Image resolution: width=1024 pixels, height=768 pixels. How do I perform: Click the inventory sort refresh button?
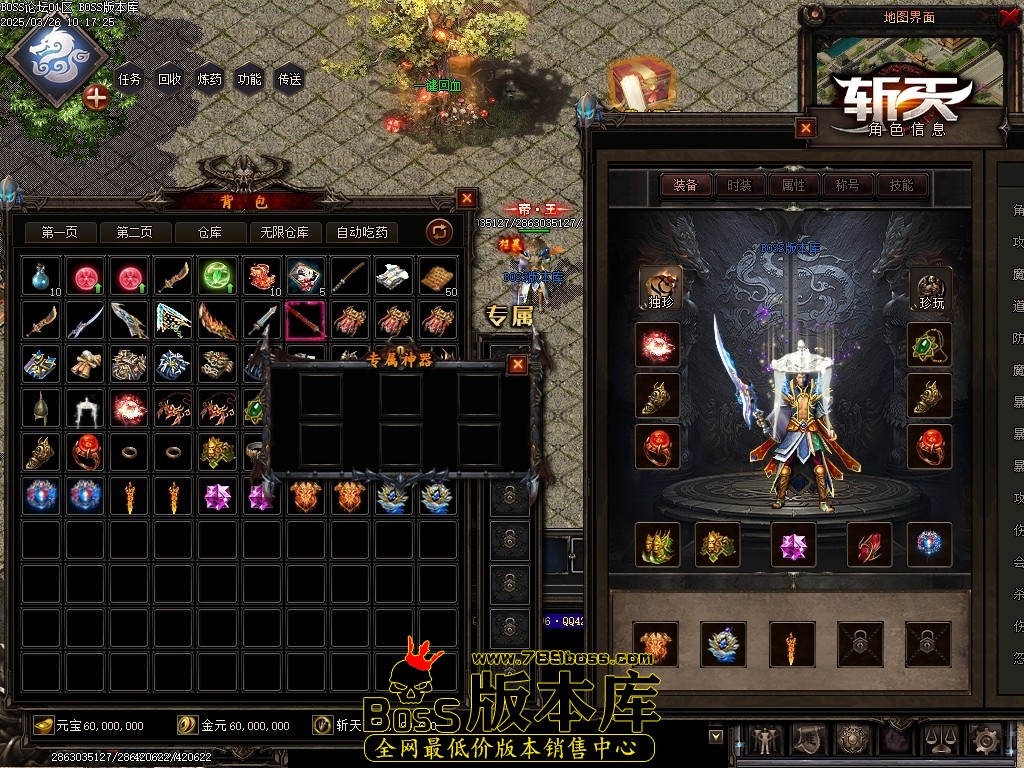pyautogui.click(x=439, y=232)
